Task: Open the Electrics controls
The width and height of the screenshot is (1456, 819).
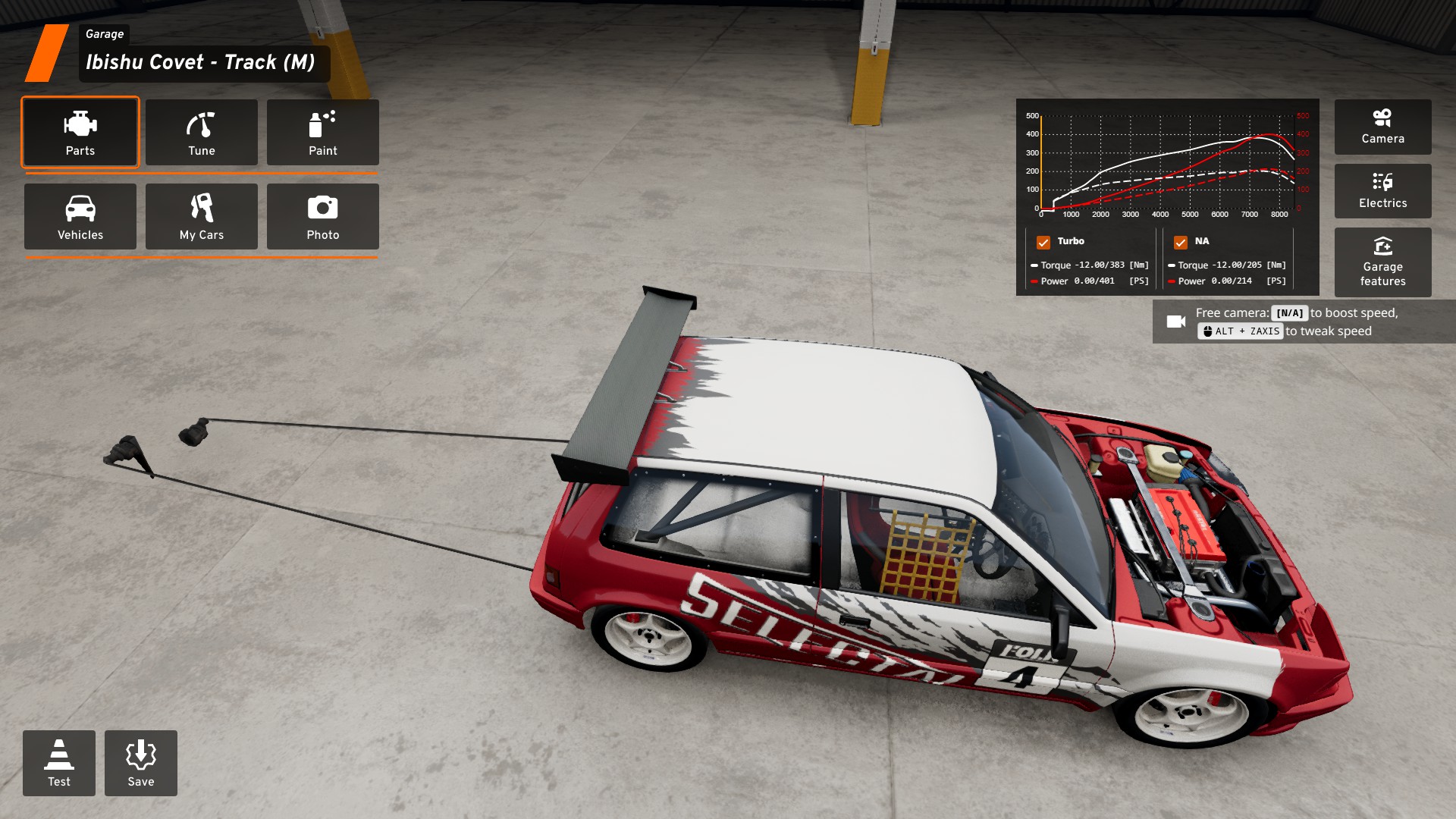Action: [x=1382, y=191]
